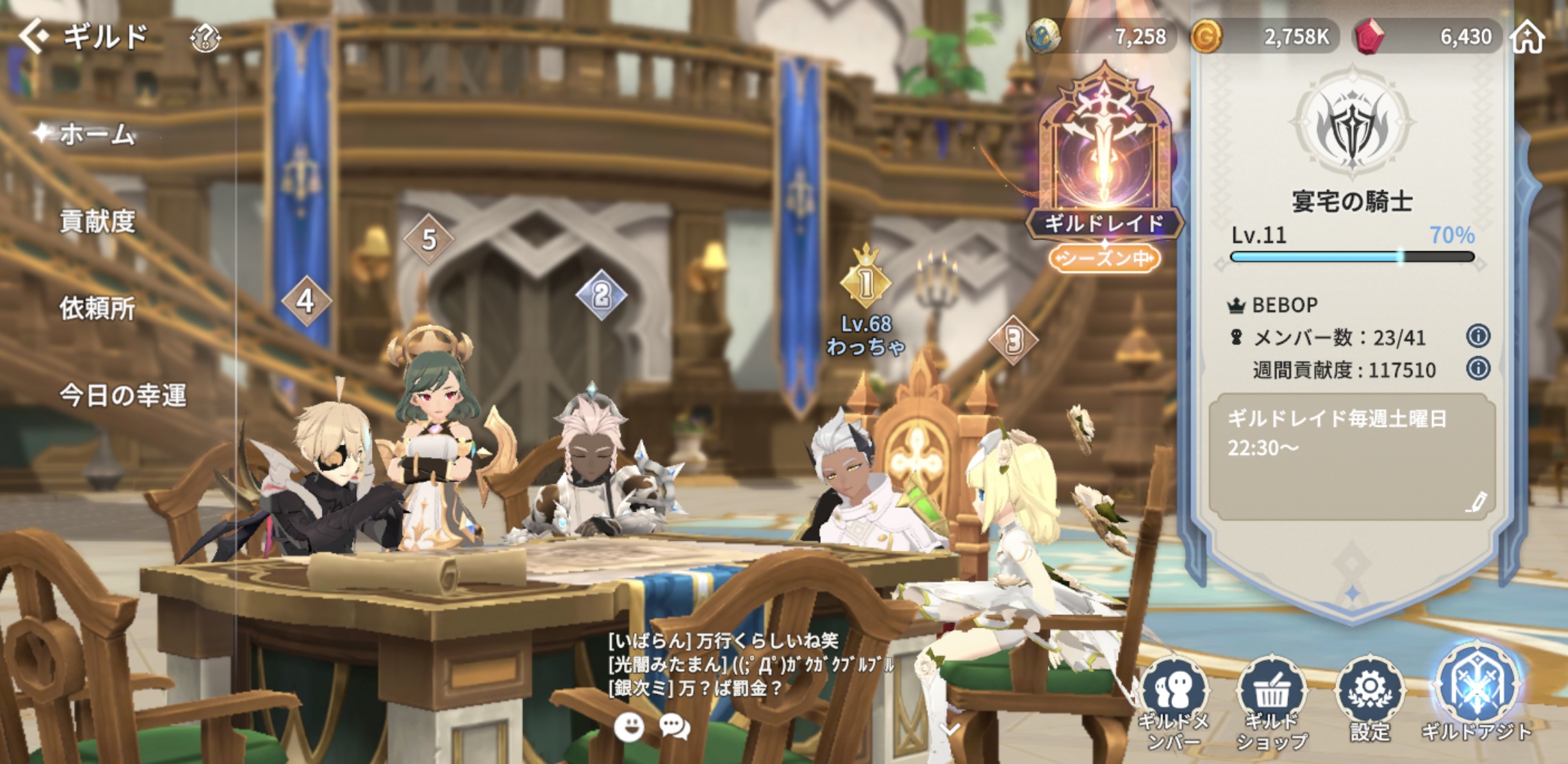Select rank 1 member わっちゃ marker
The height and width of the screenshot is (764, 1568).
pyautogui.click(x=866, y=281)
